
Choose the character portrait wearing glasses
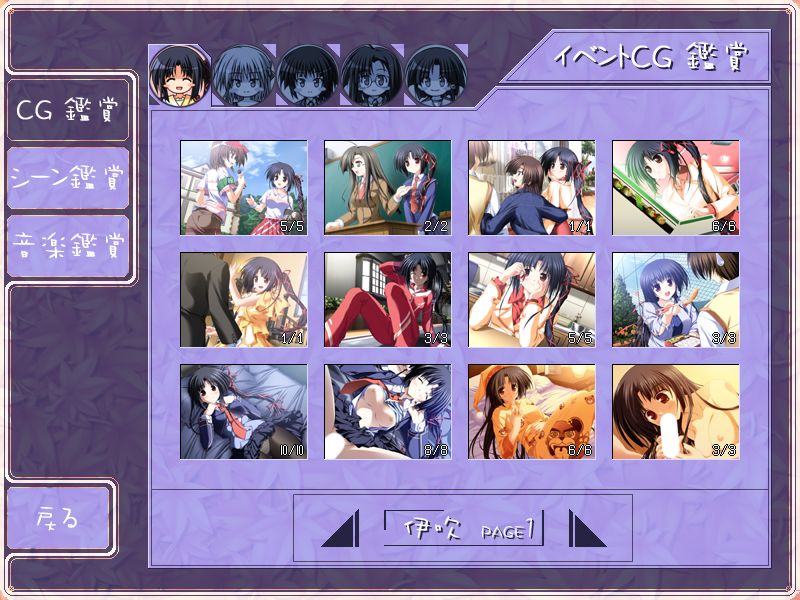pyautogui.click(x=371, y=75)
